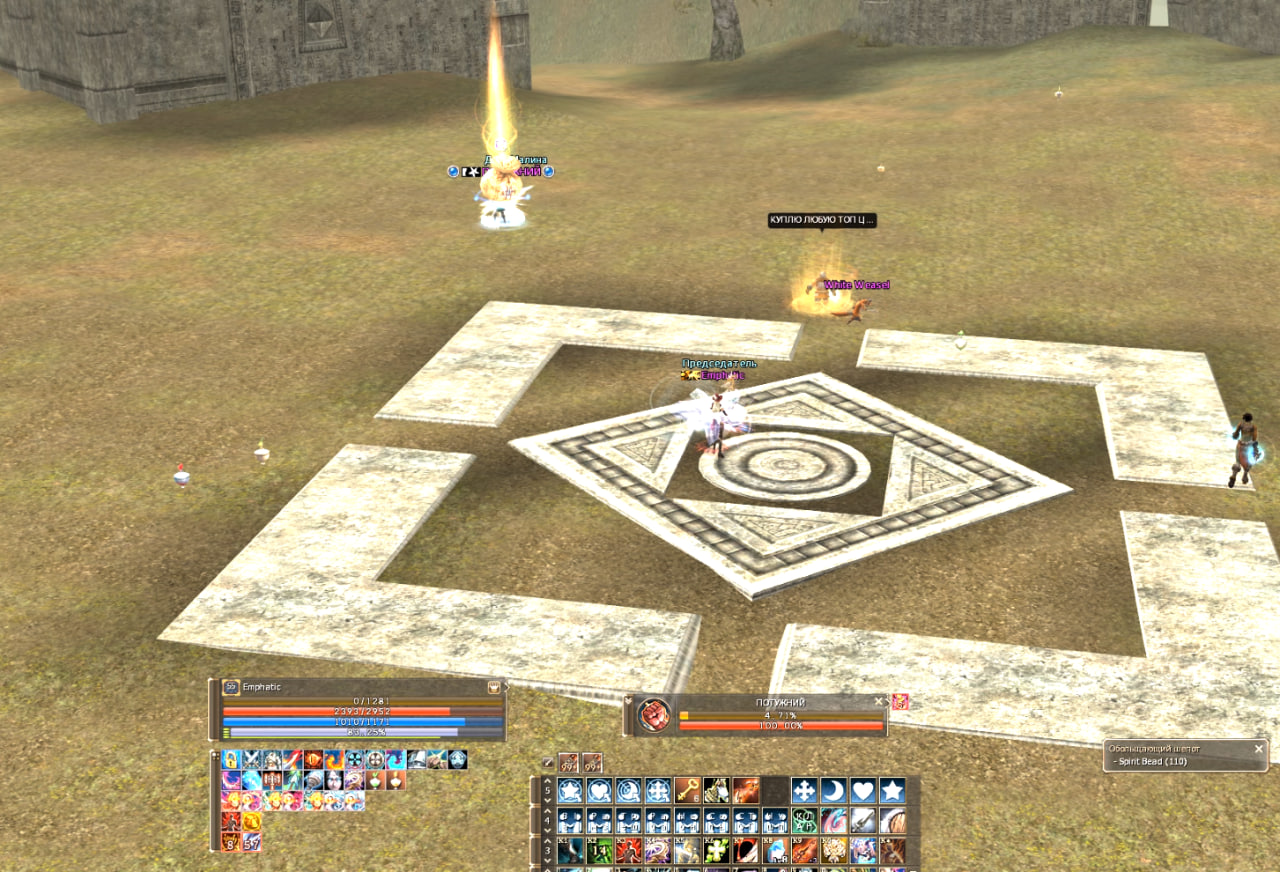
Task: Select the green number 14 skill slot
Action: 600,850
